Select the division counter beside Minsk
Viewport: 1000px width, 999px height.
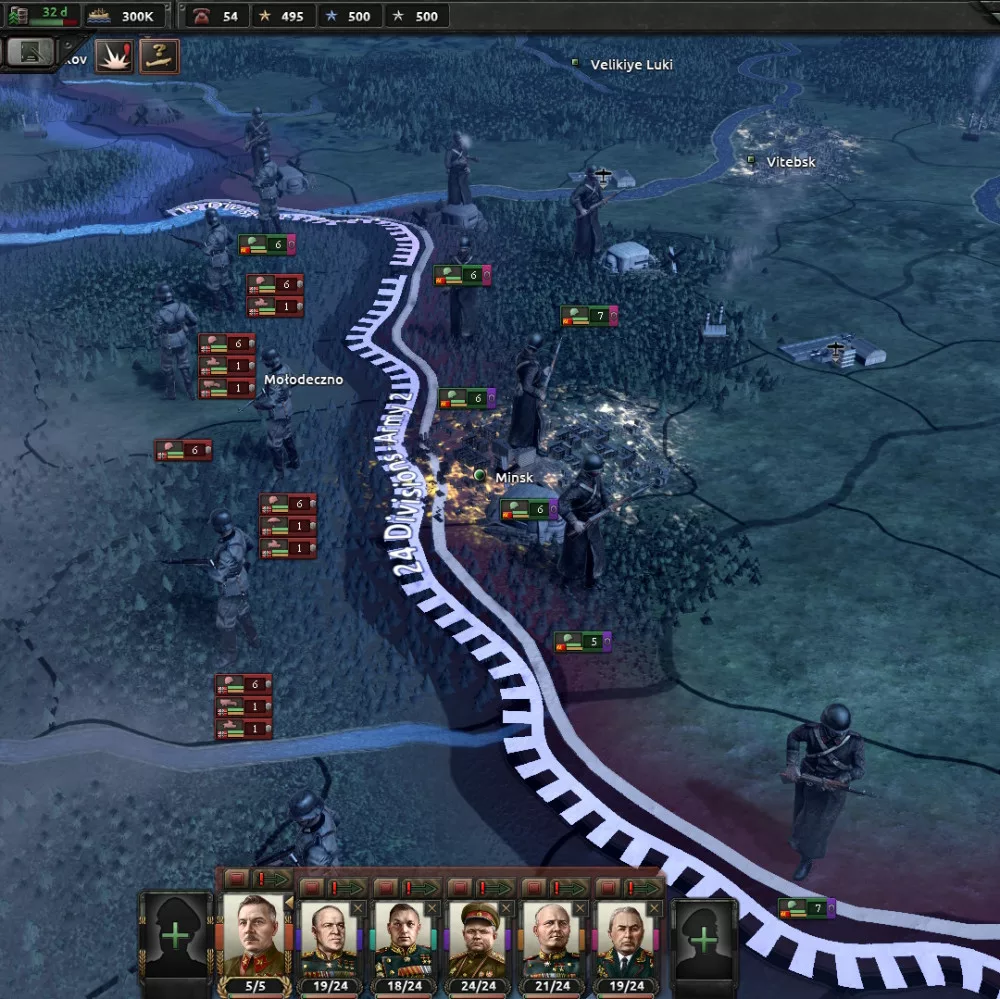(x=529, y=510)
